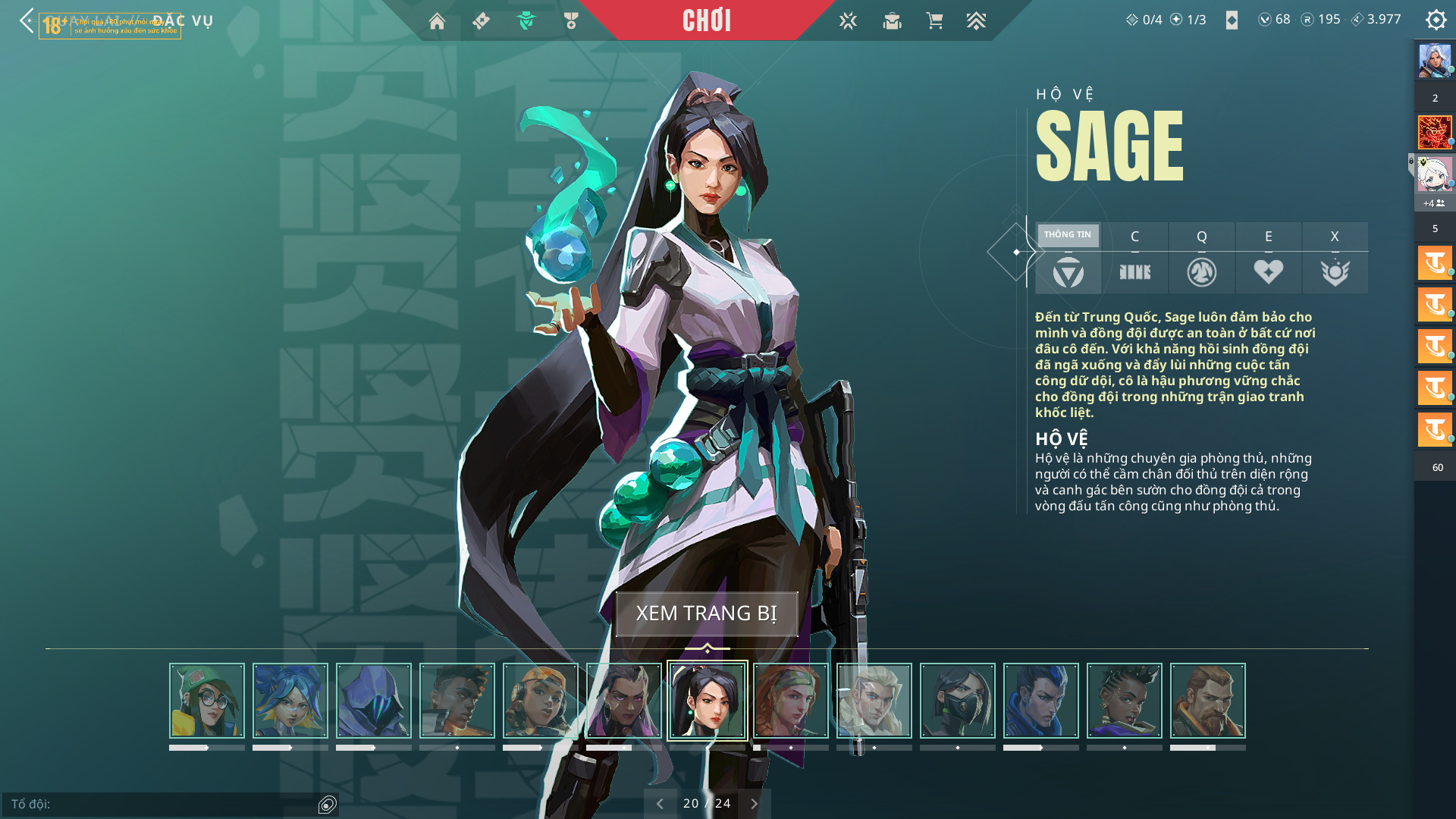This screenshot has height=819, width=1456.
Task: Go back with the arrow button
Action: [x=27, y=20]
